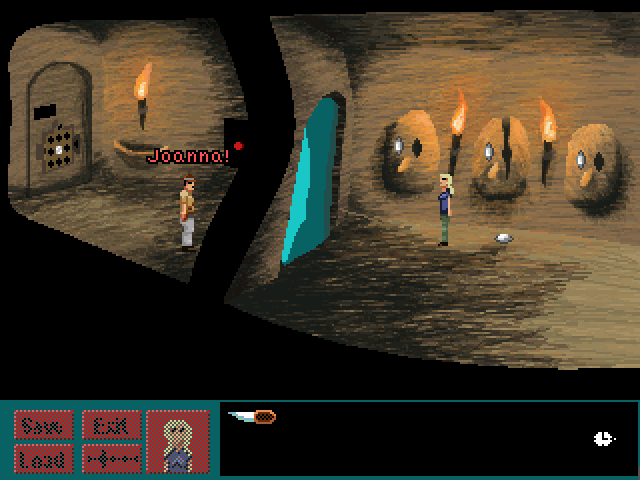
Task: Select the blonde woman character portrait
Action: click(x=178, y=441)
